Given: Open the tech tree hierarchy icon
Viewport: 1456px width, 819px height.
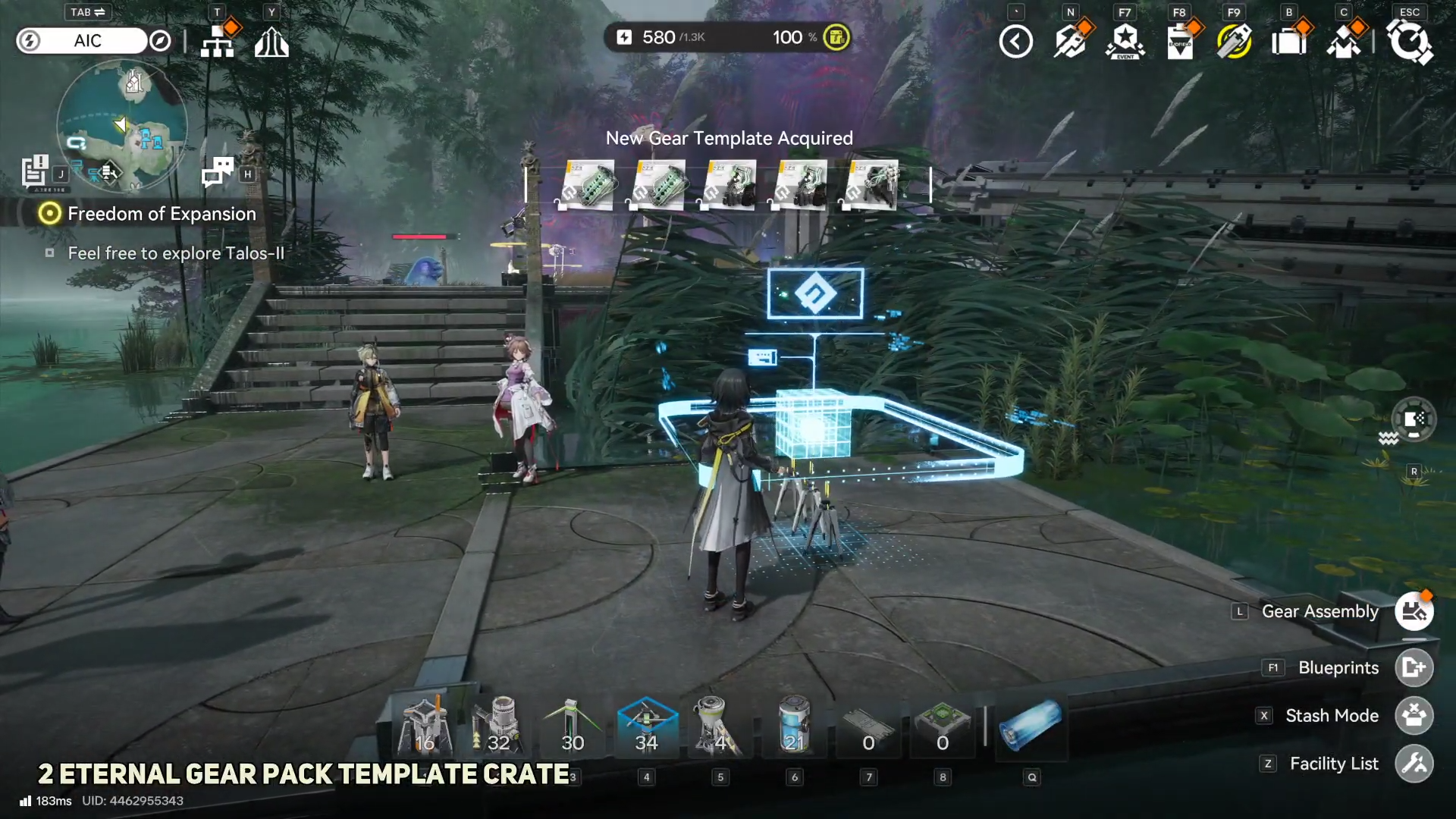Looking at the screenshot, I should coord(218,42).
